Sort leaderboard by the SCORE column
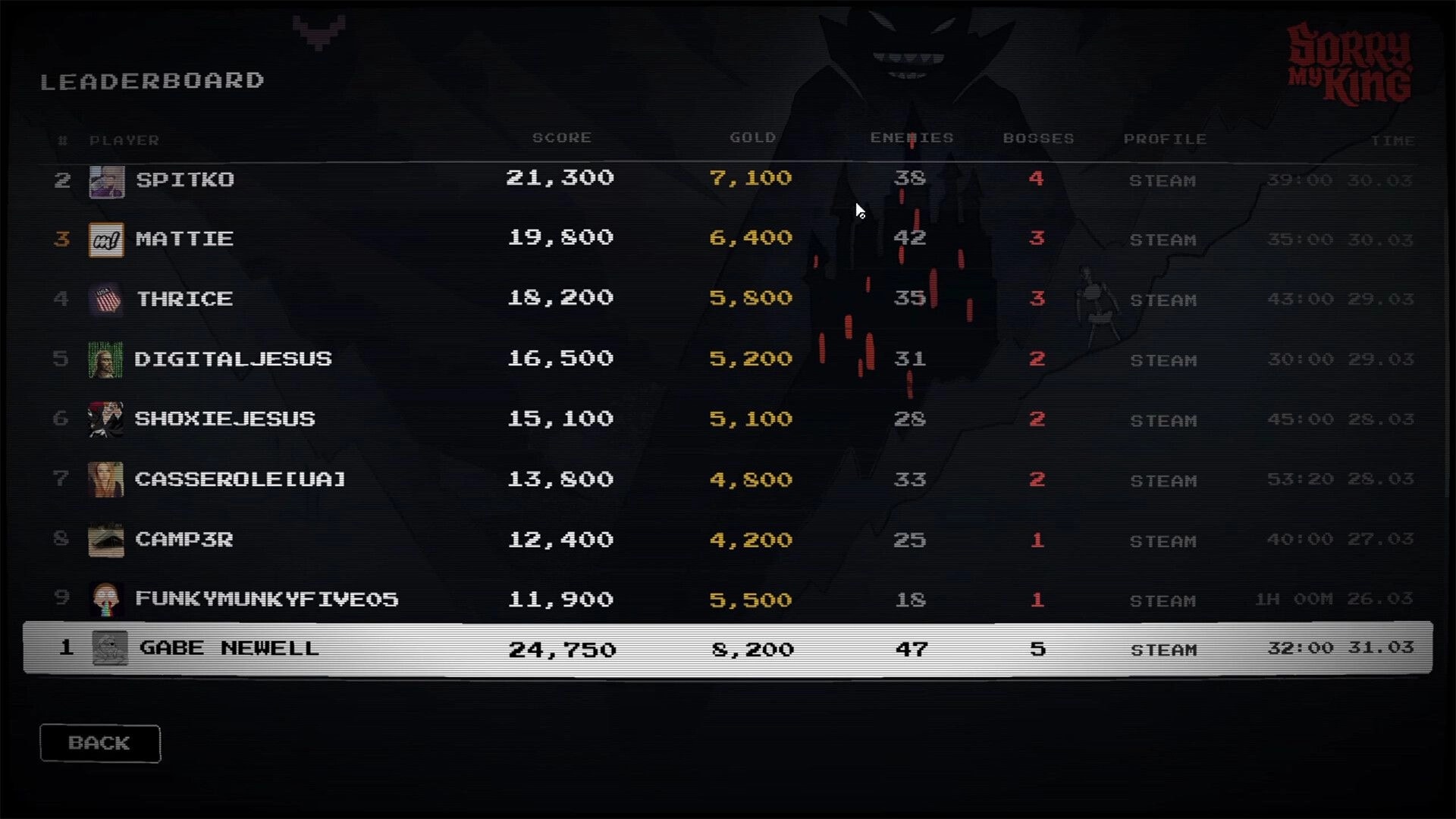 click(561, 138)
